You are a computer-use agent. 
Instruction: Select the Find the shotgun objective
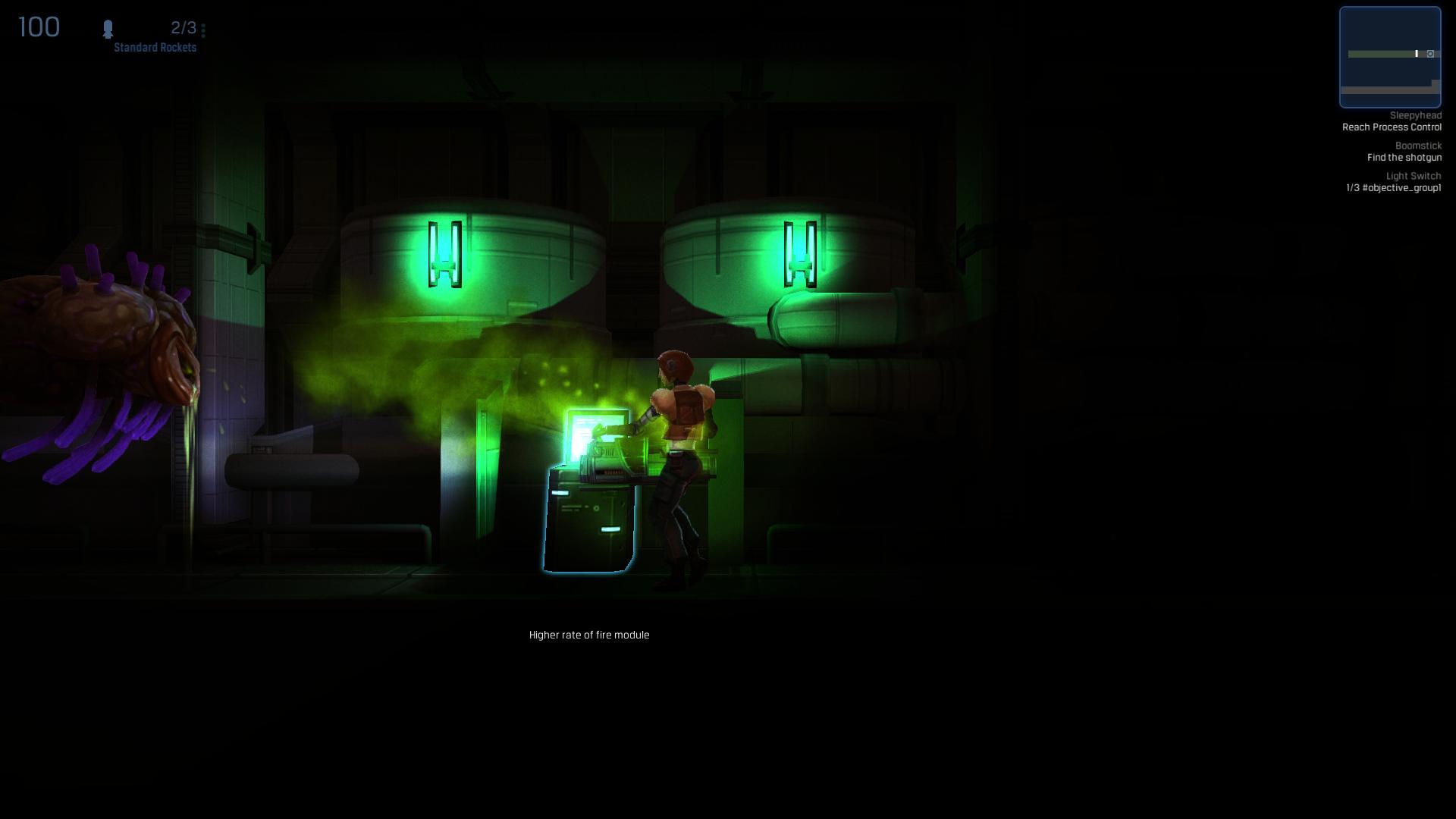click(1404, 158)
